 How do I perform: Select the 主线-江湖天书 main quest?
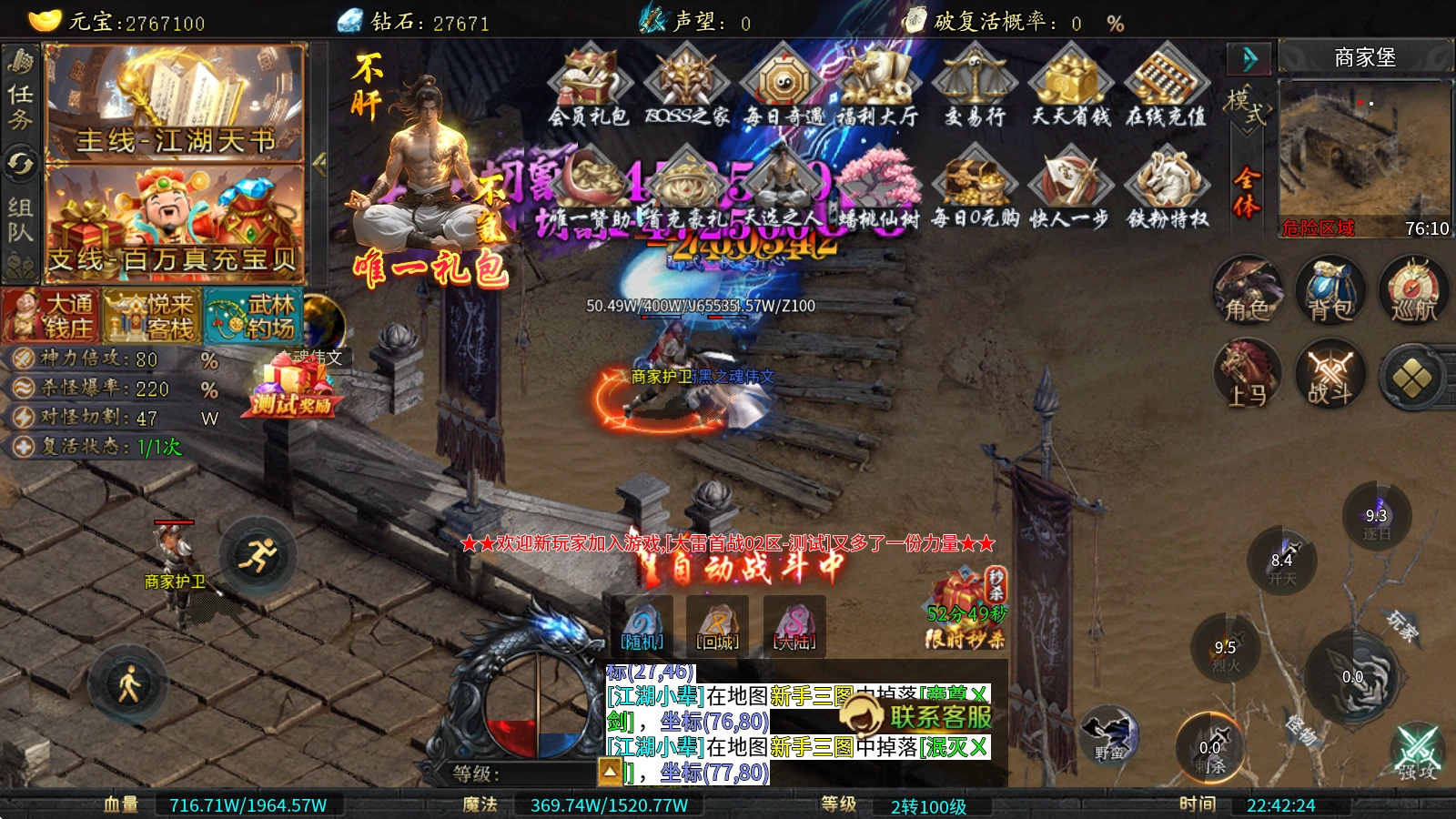(x=175, y=104)
